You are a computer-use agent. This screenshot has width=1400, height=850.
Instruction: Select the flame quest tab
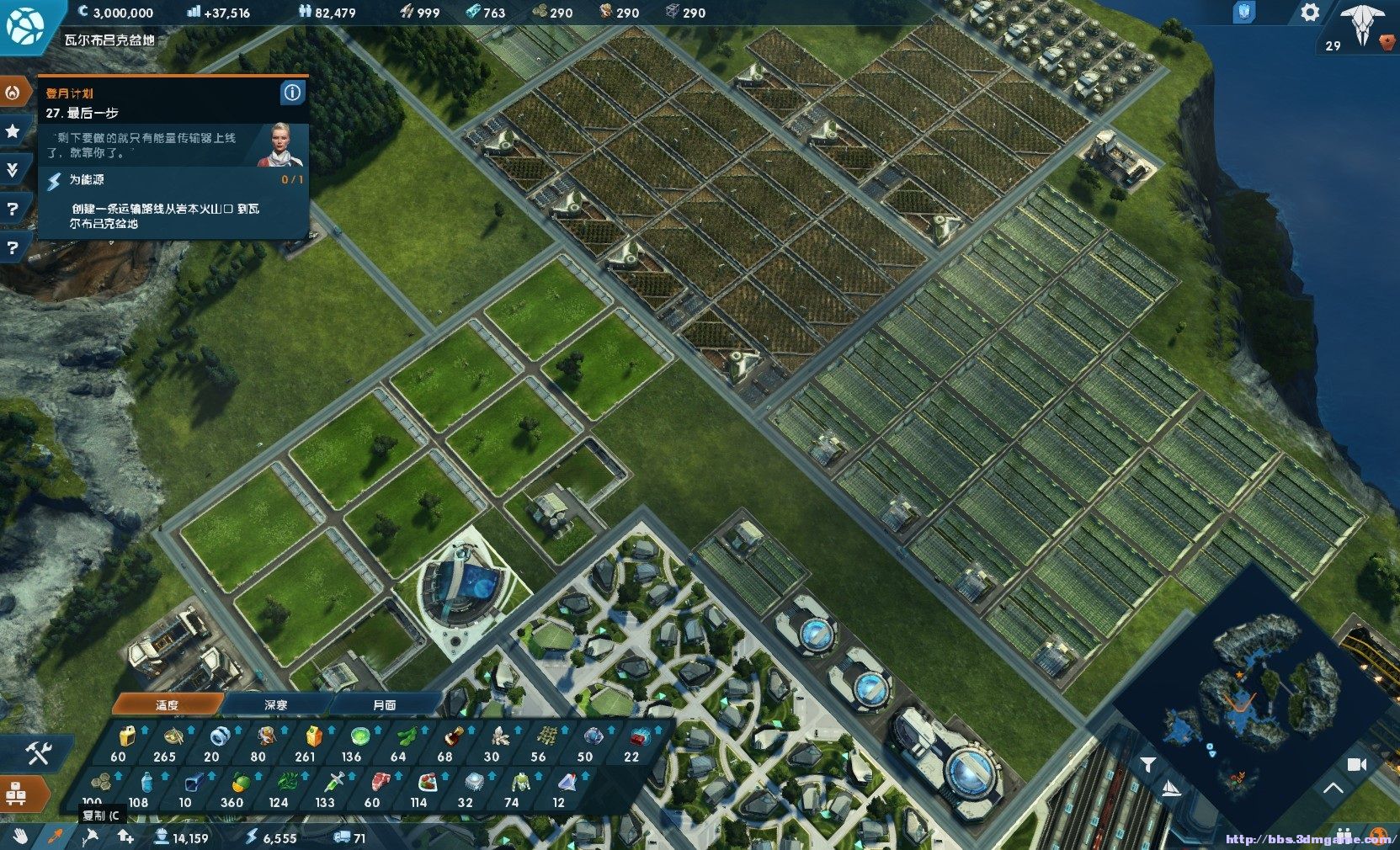pos(13,93)
